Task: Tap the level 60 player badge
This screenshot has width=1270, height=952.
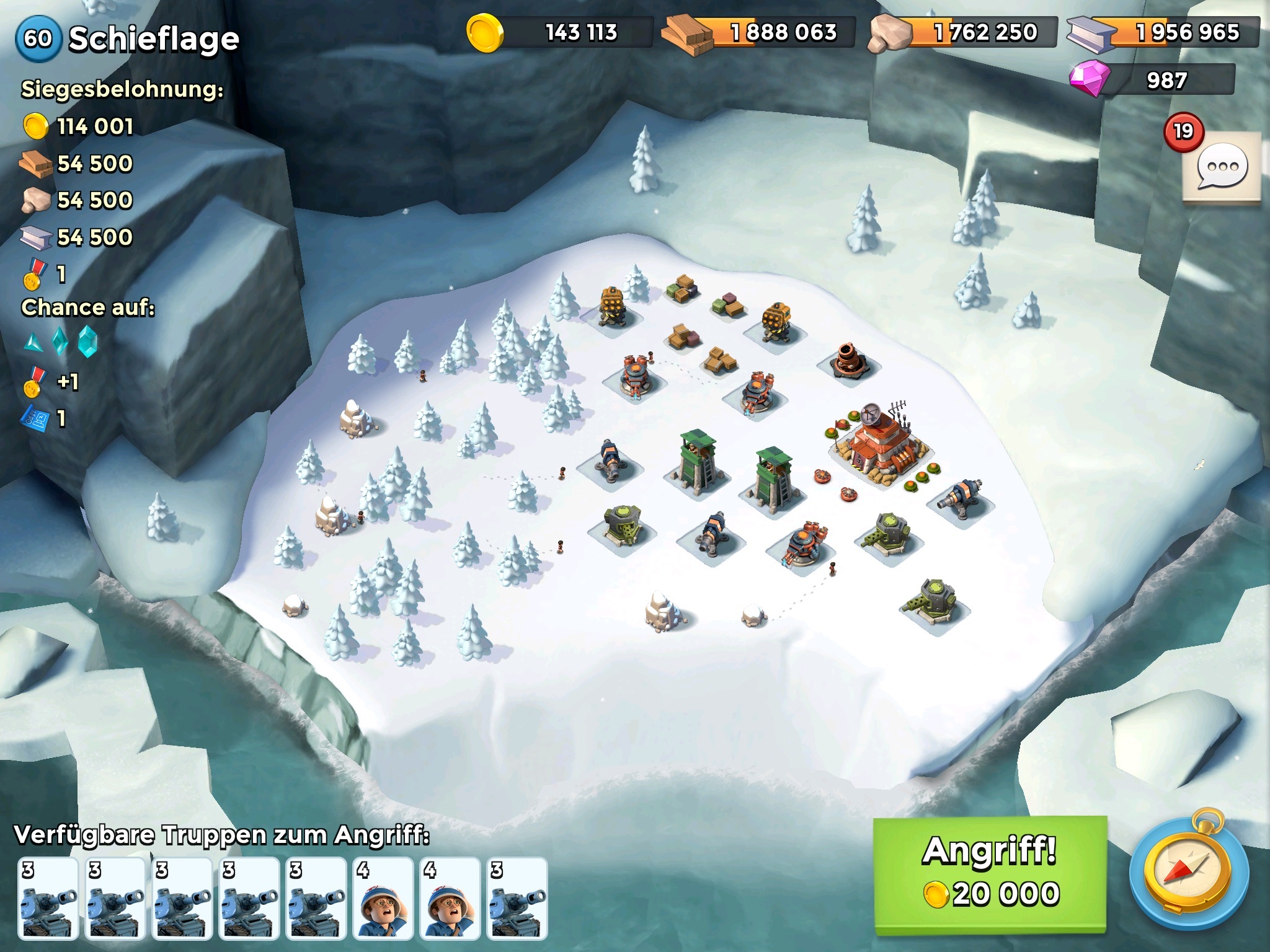Action: click(38, 38)
